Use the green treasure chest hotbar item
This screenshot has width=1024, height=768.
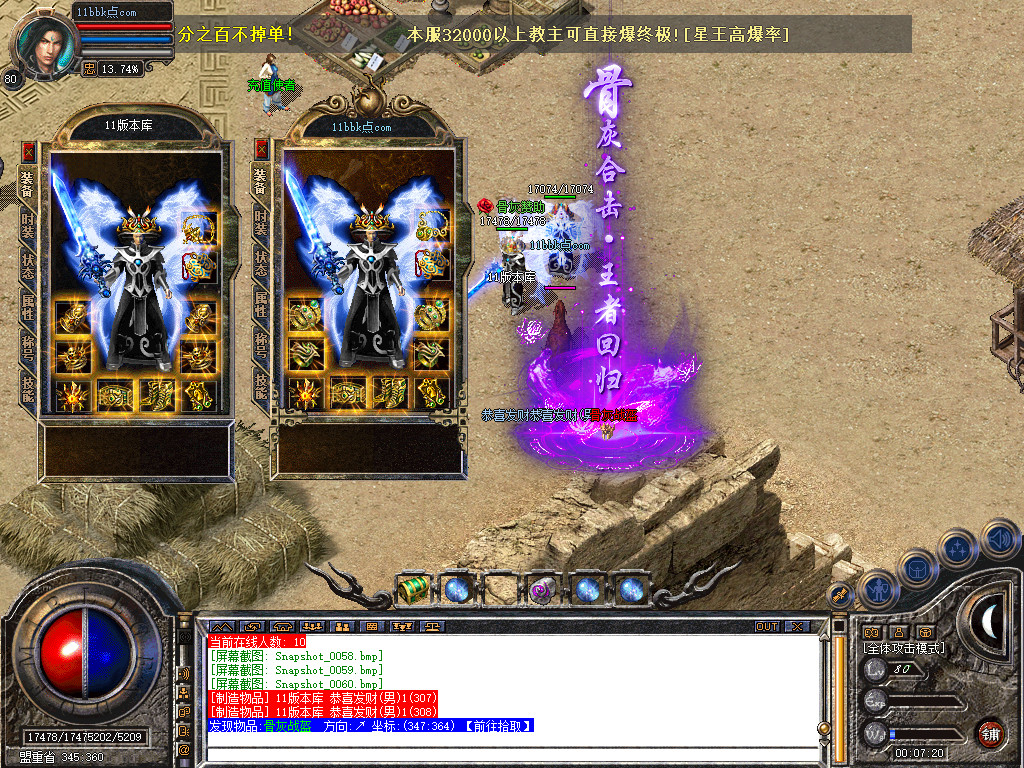pos(413,589)
